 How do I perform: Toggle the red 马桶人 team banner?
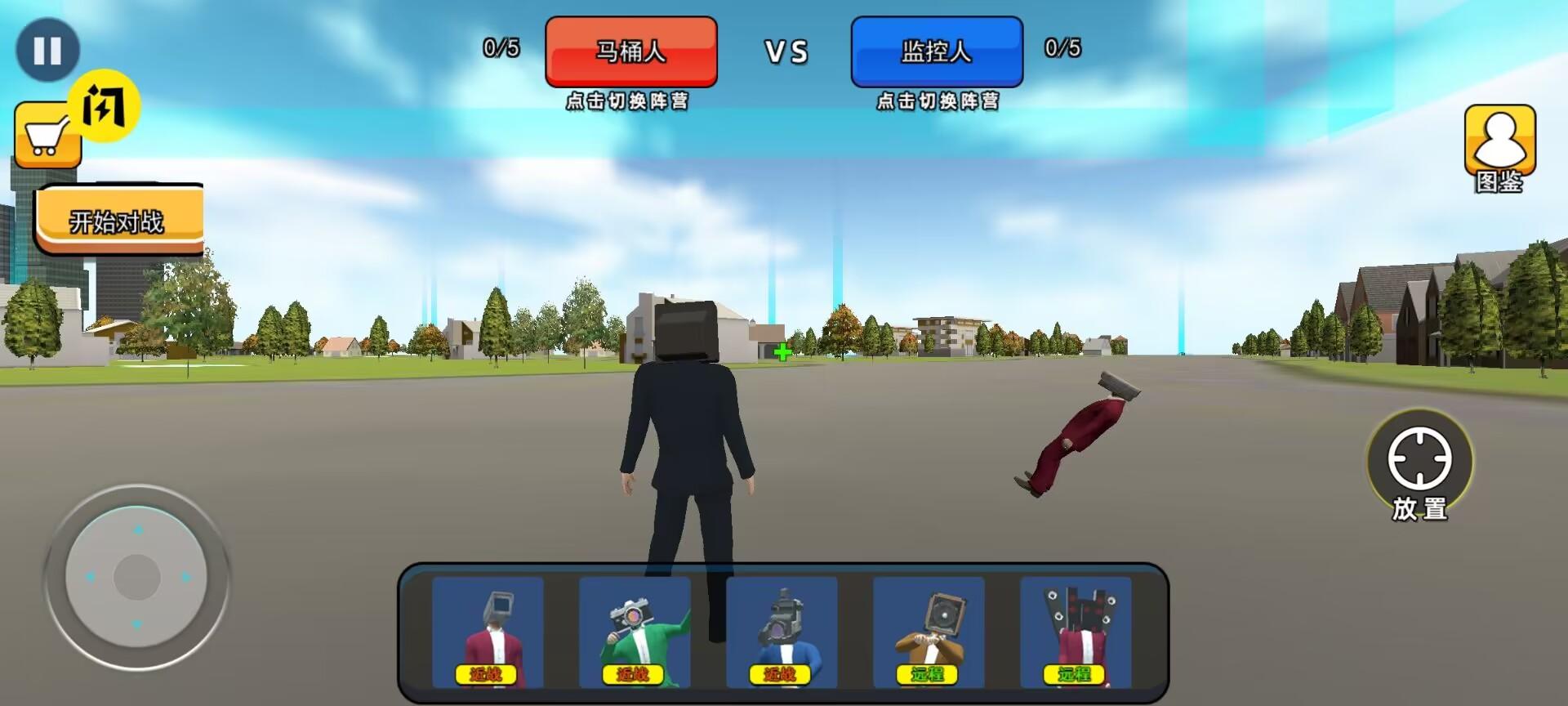pyautogui.click(x=631, y=52)
